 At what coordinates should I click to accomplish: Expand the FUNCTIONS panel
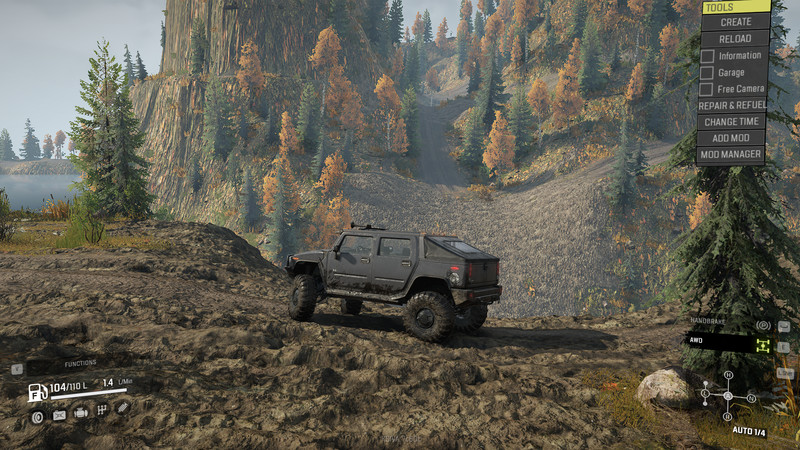coord(80,363)
